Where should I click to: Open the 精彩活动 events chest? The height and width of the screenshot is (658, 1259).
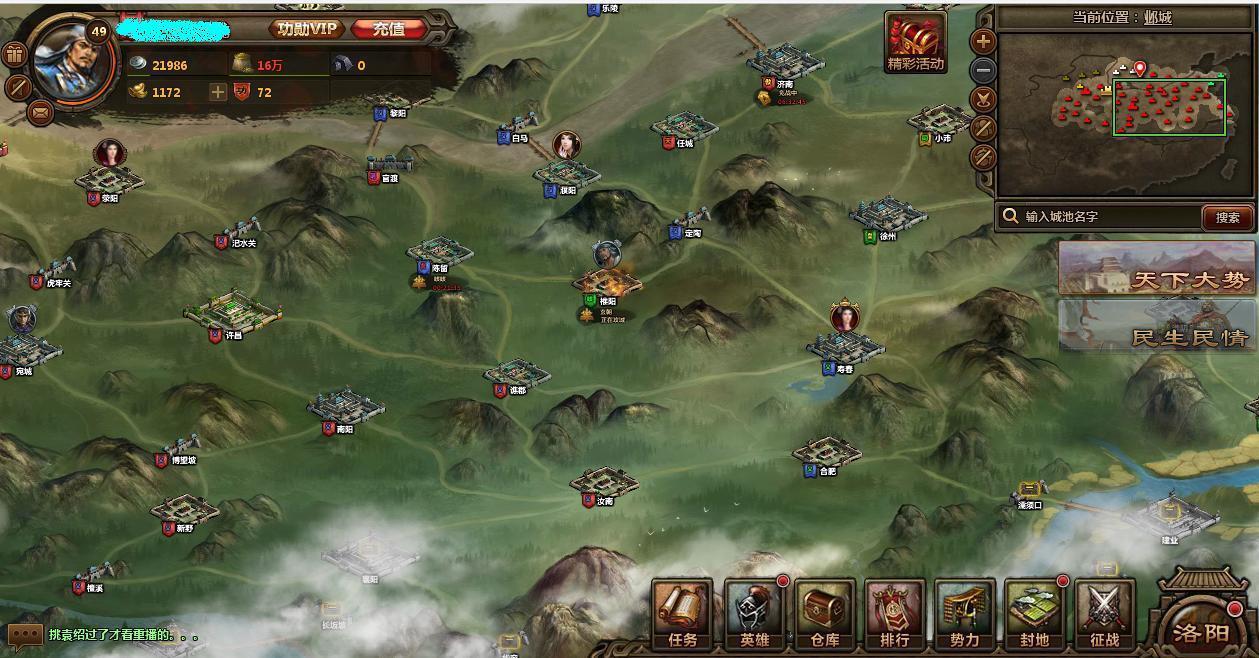tap(916, 44)
